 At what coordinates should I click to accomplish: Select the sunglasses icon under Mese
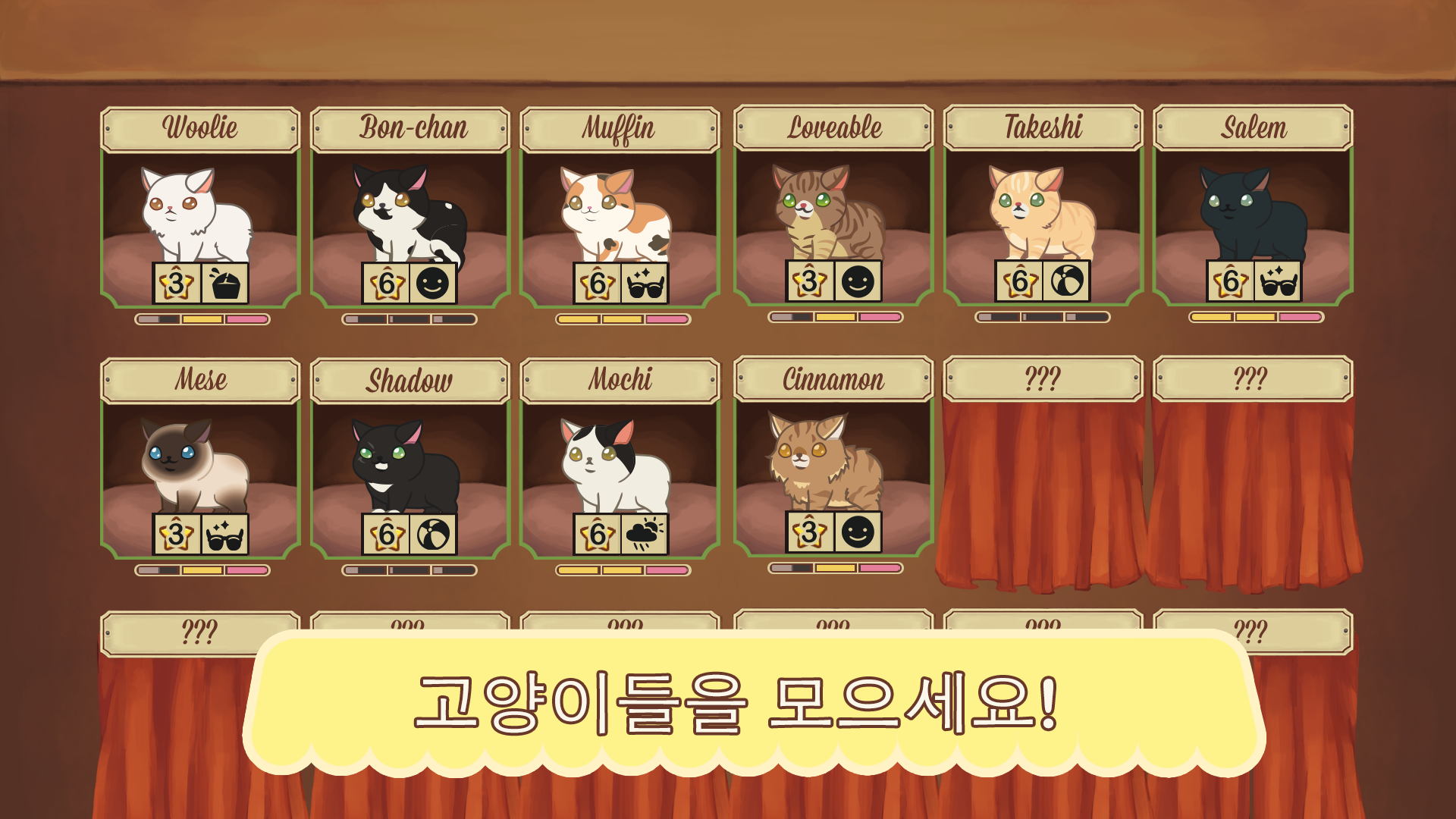click(224, 535)
